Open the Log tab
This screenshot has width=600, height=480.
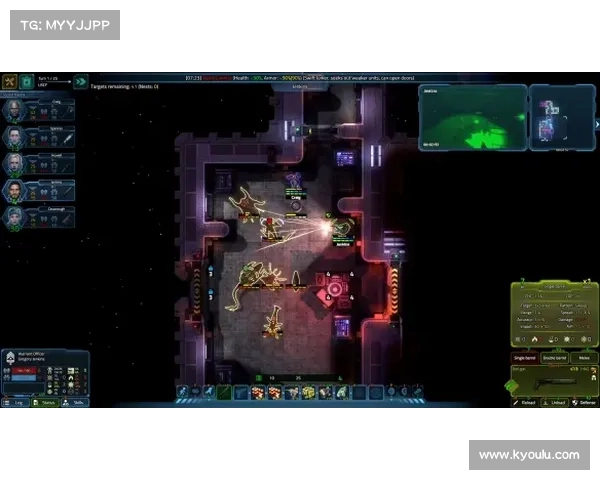[17, 403]
